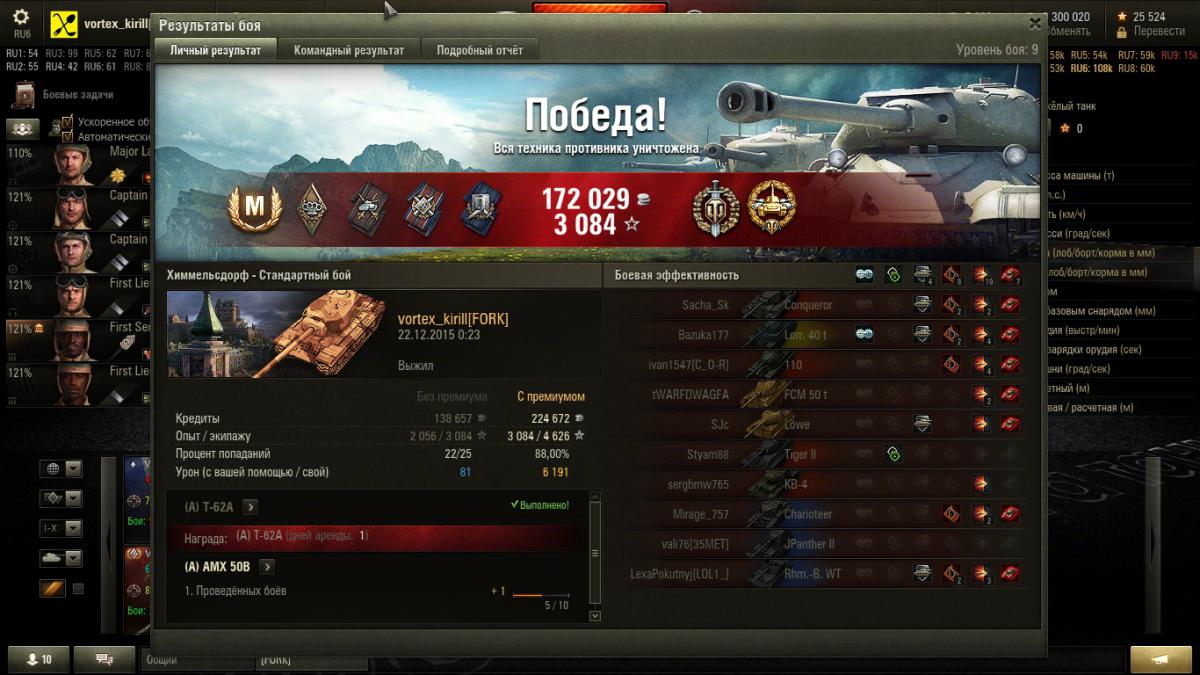Open the contacts button showing 10
Screen dimensions: 1200x675
[x=39, y=660]
